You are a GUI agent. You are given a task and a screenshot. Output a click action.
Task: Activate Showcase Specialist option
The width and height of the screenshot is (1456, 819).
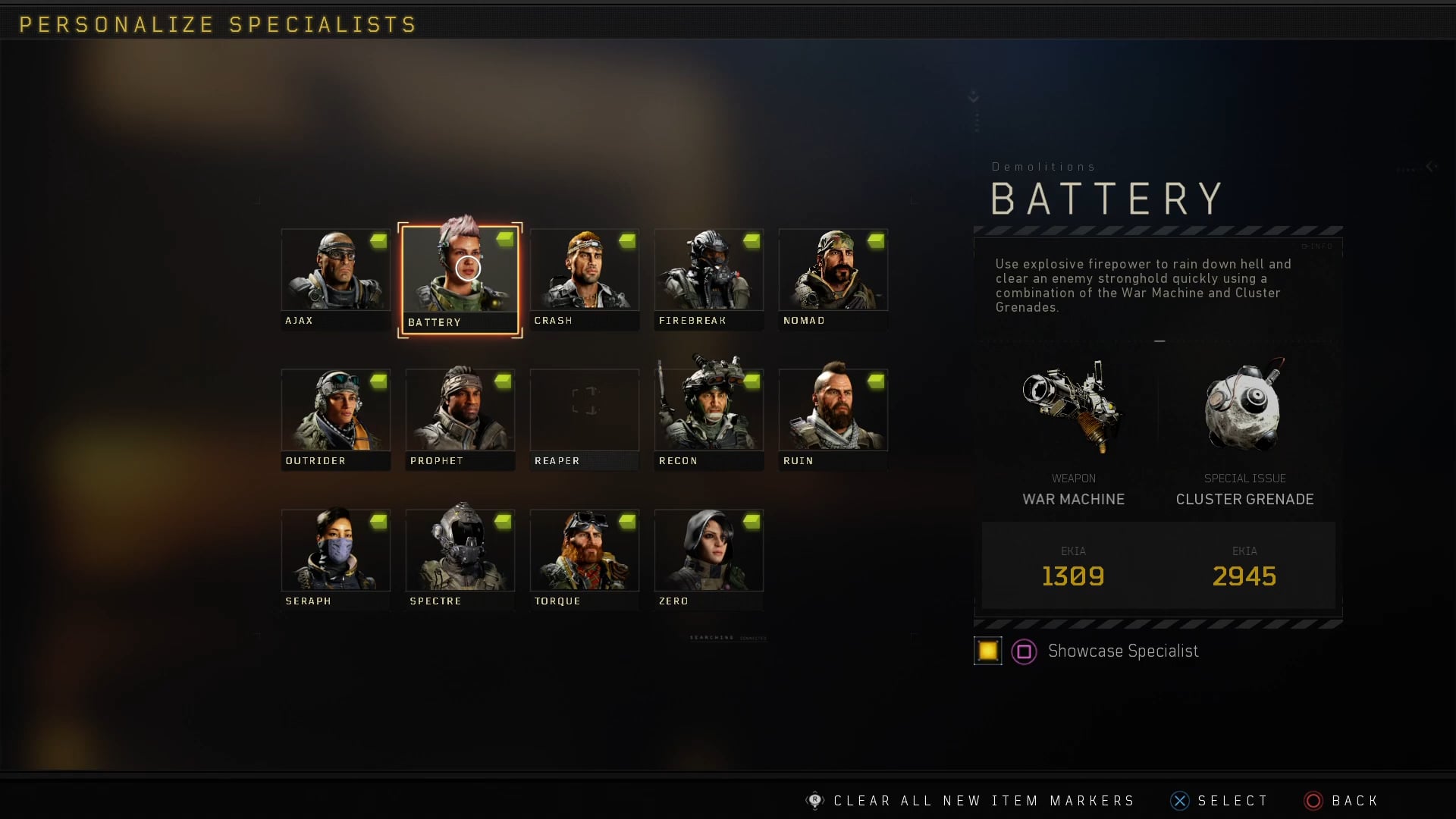pos(1122,651)
